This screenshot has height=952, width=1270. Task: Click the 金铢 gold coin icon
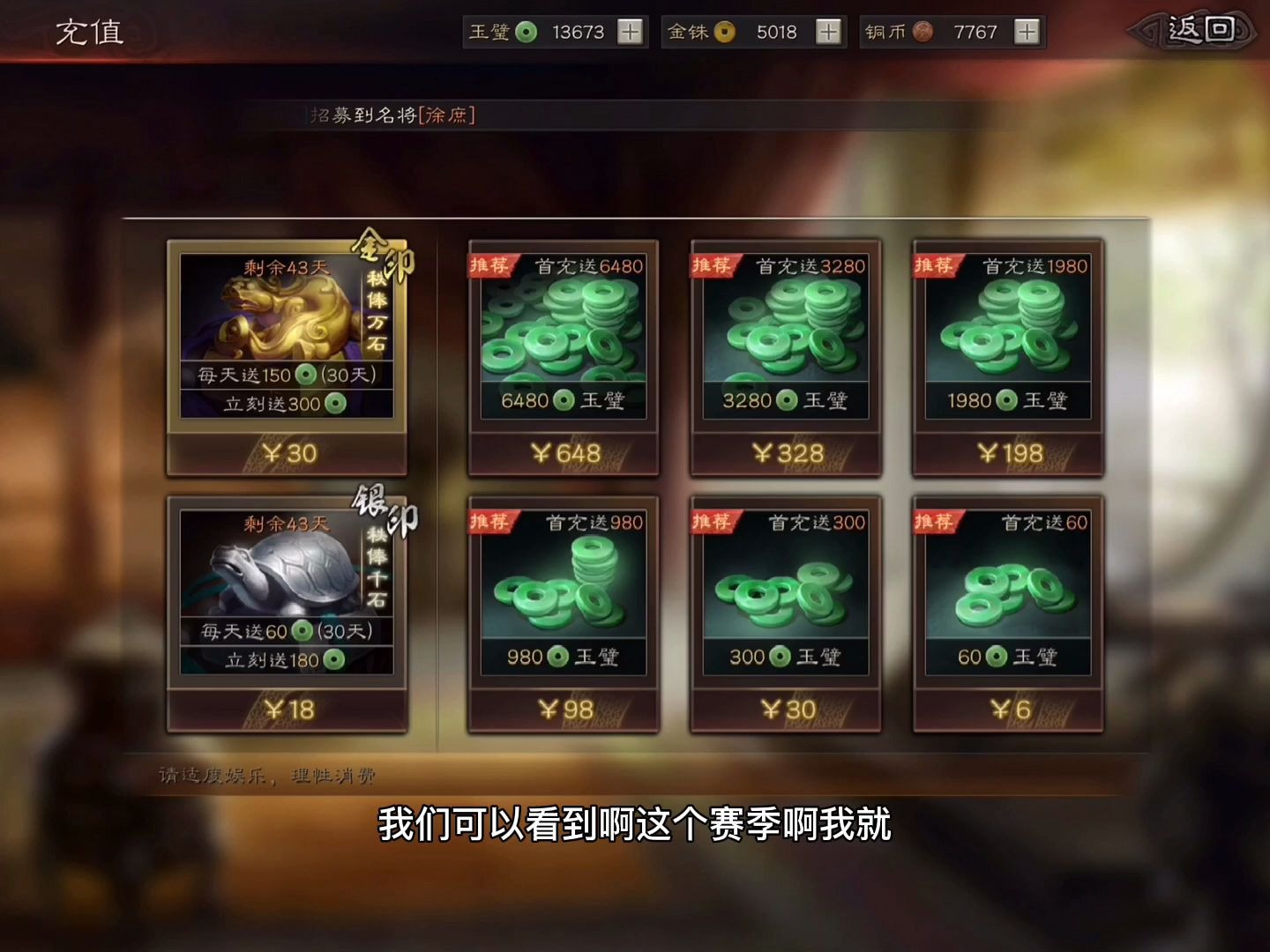click(x=723, y=32)
